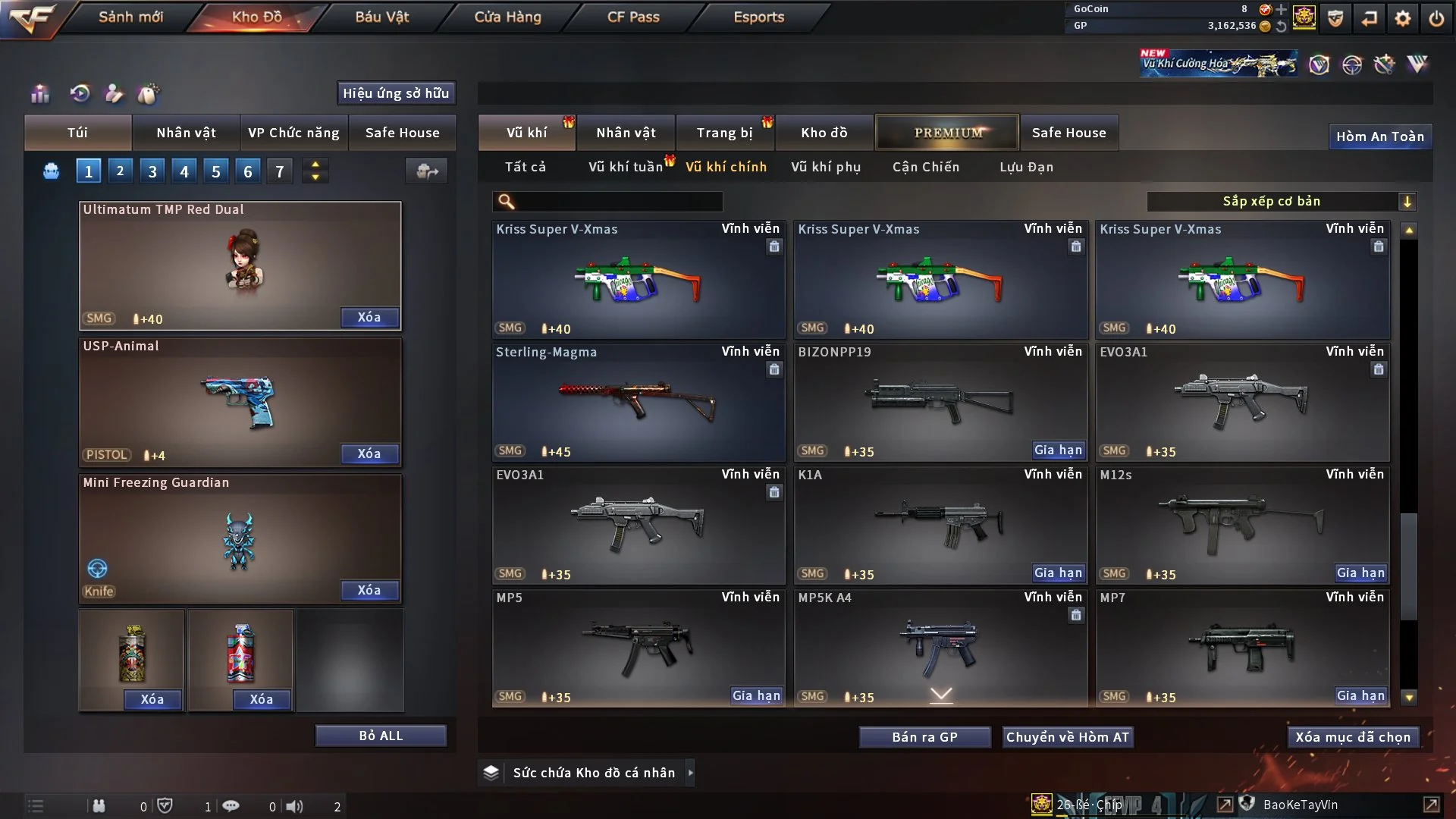Open the Hòm An Toàn button

tap(1379, 136)
